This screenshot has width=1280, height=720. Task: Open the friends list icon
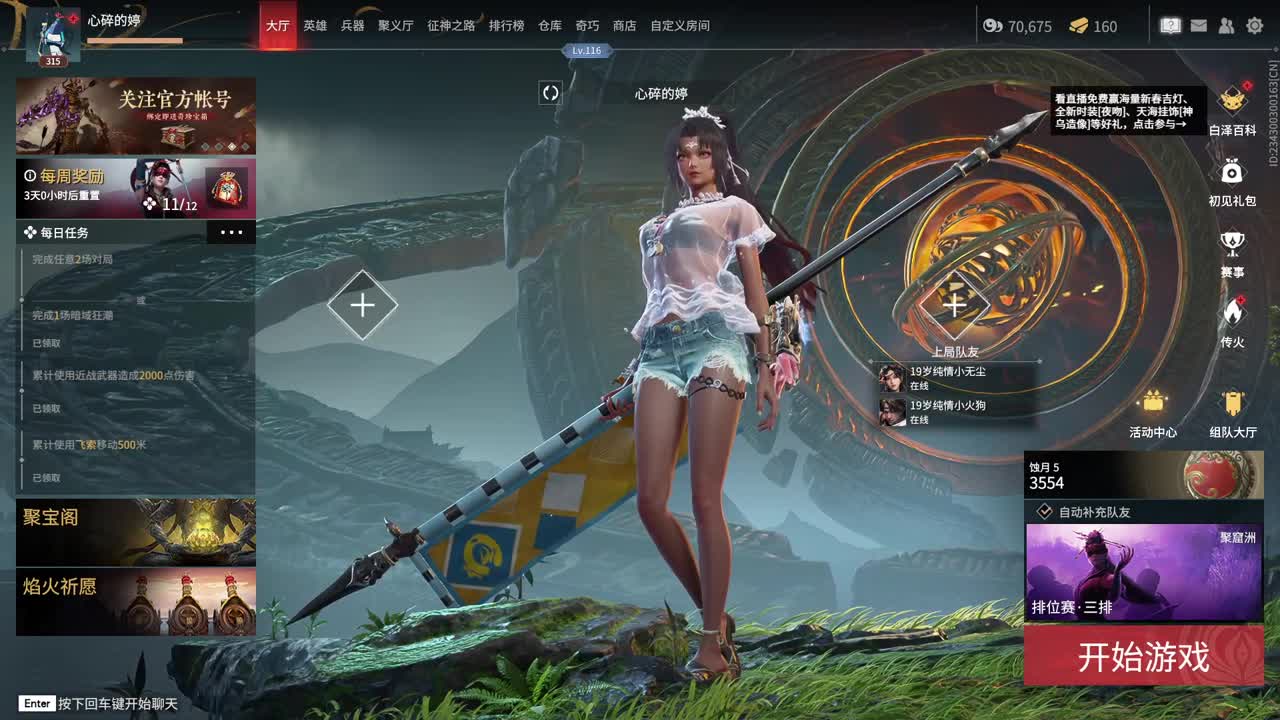point(1227,26)
